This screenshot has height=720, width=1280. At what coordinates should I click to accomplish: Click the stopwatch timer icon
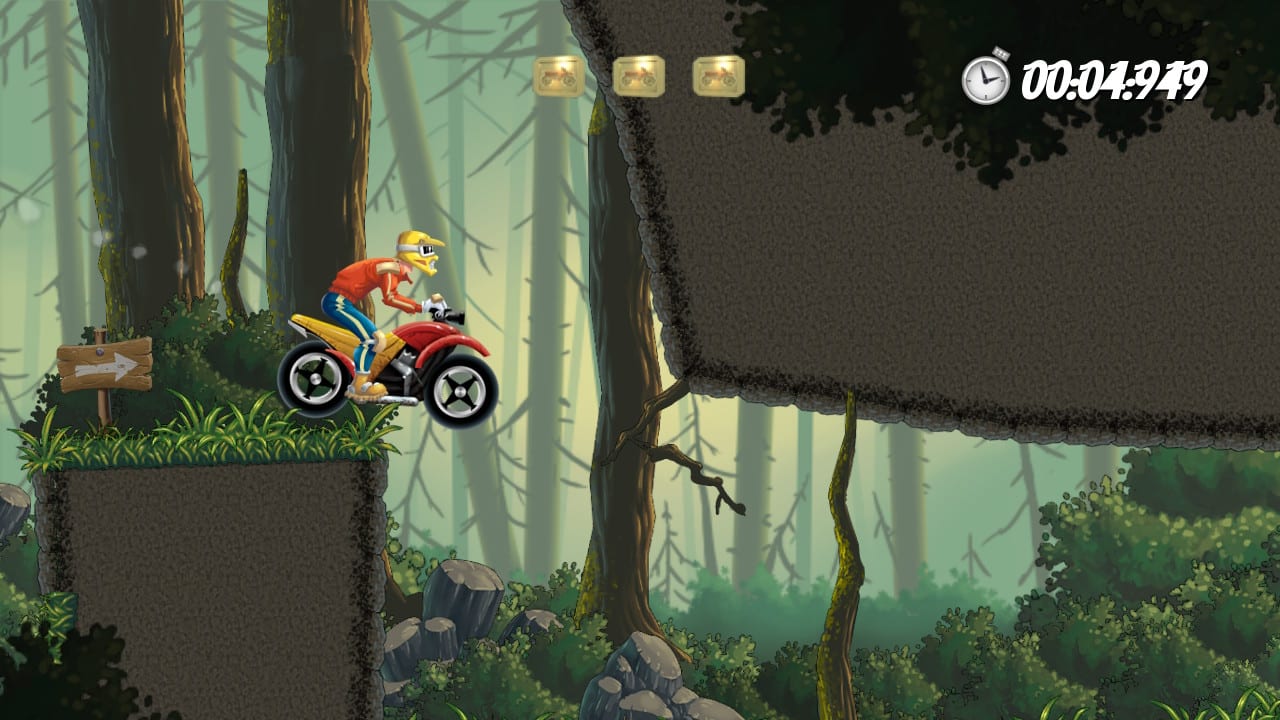click(x=983, y=75)
